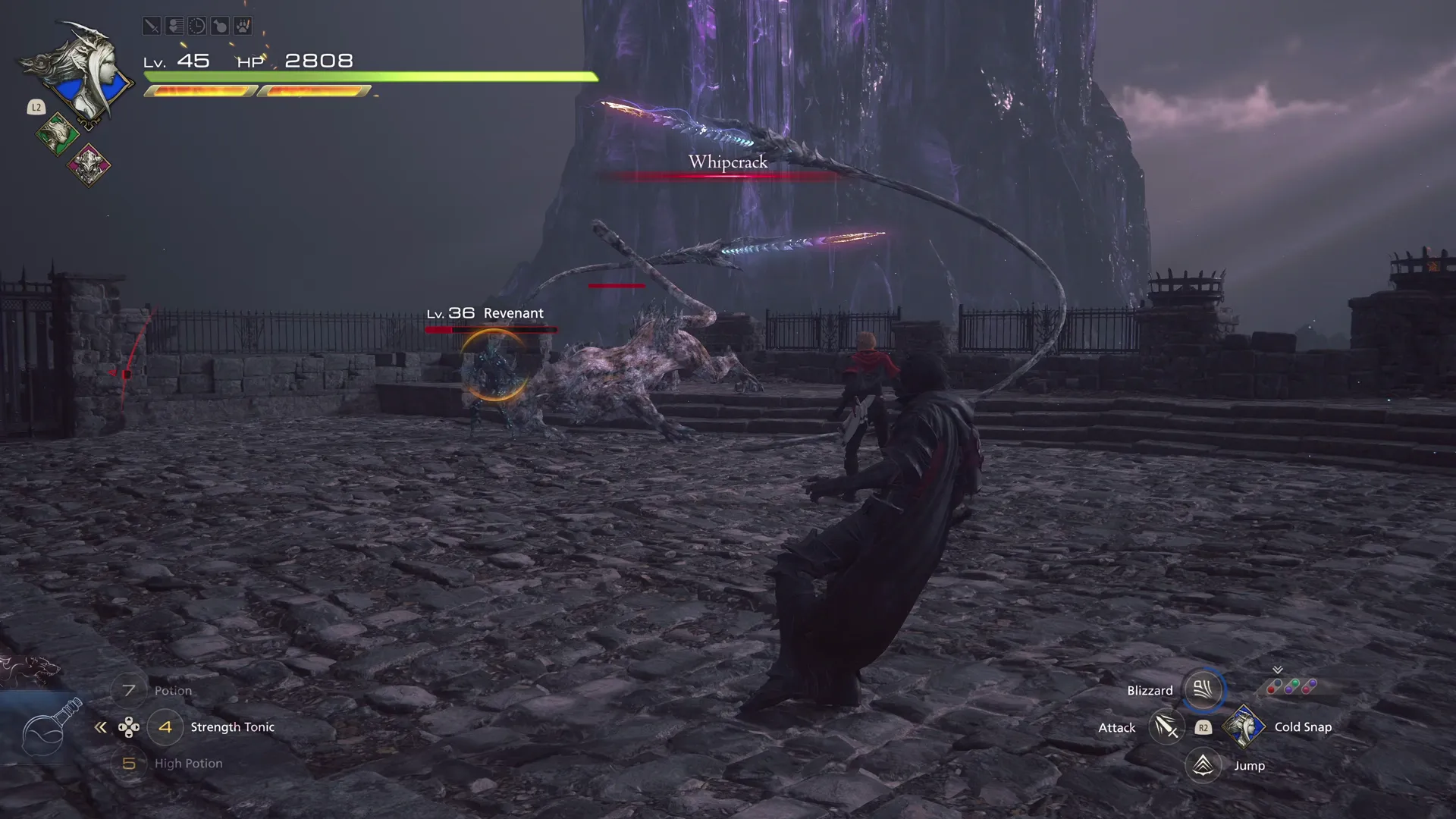Image resolution: width=1456 pixels, height=819 pixels.
Task: Click the Cold Snap eikon portrait icon
Action: pos(1244,726)
